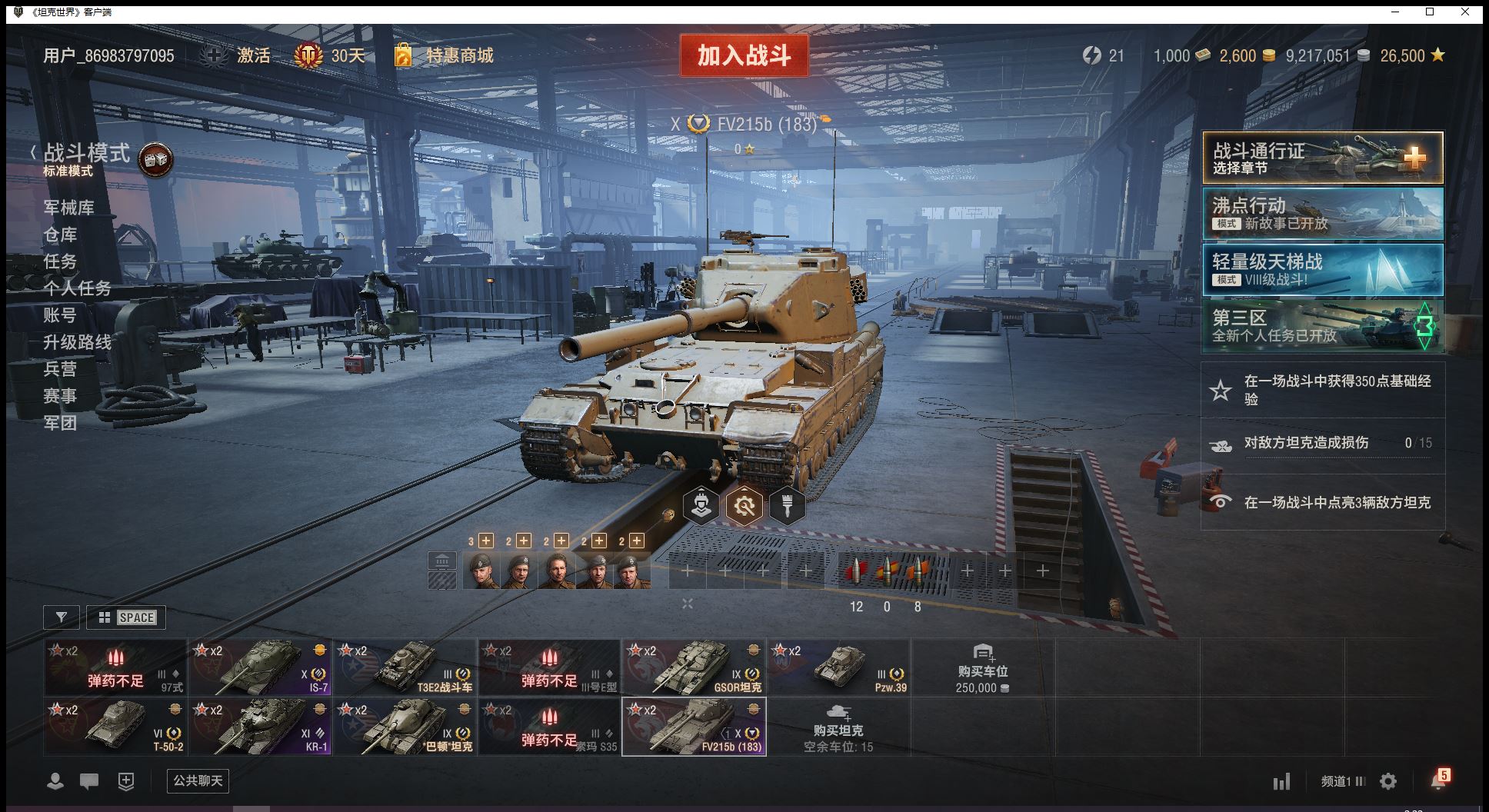This screenshot has height=812, width=1489.
Task: Select the T-50-2 tank tile
Action: click(x=115, y=726)
